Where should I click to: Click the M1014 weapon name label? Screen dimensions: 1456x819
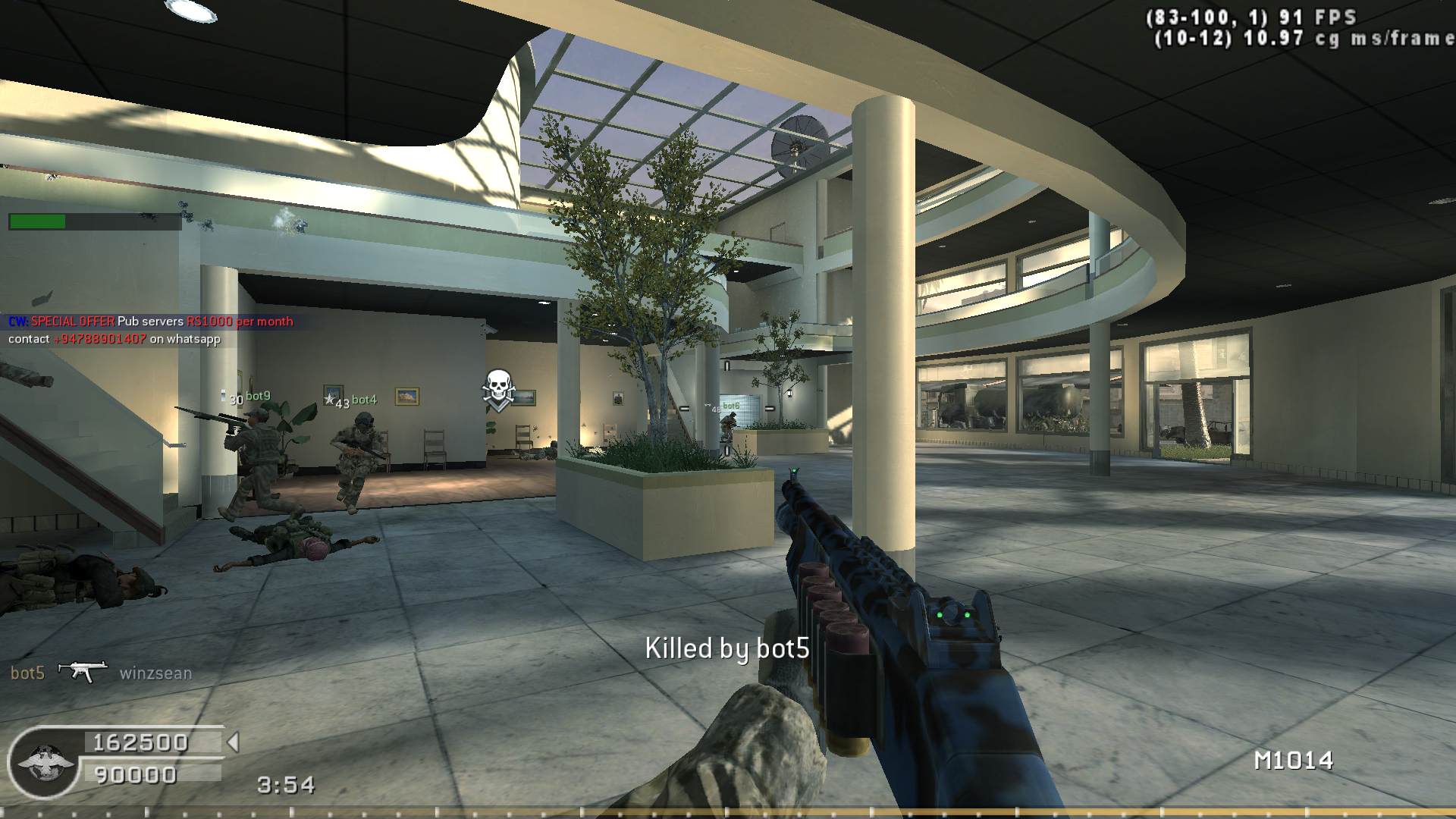coord(1293,761)
